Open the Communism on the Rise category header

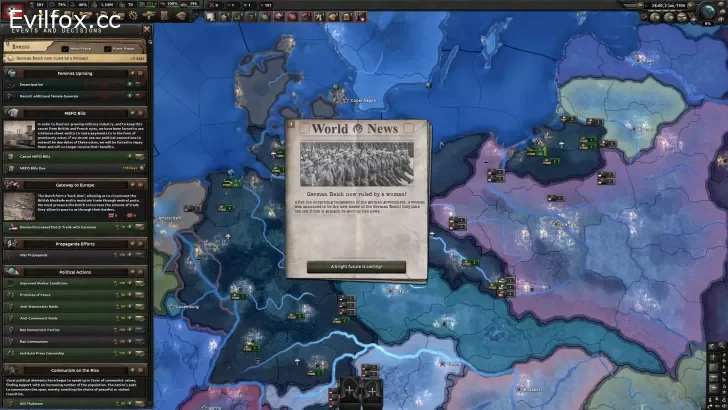74,370
